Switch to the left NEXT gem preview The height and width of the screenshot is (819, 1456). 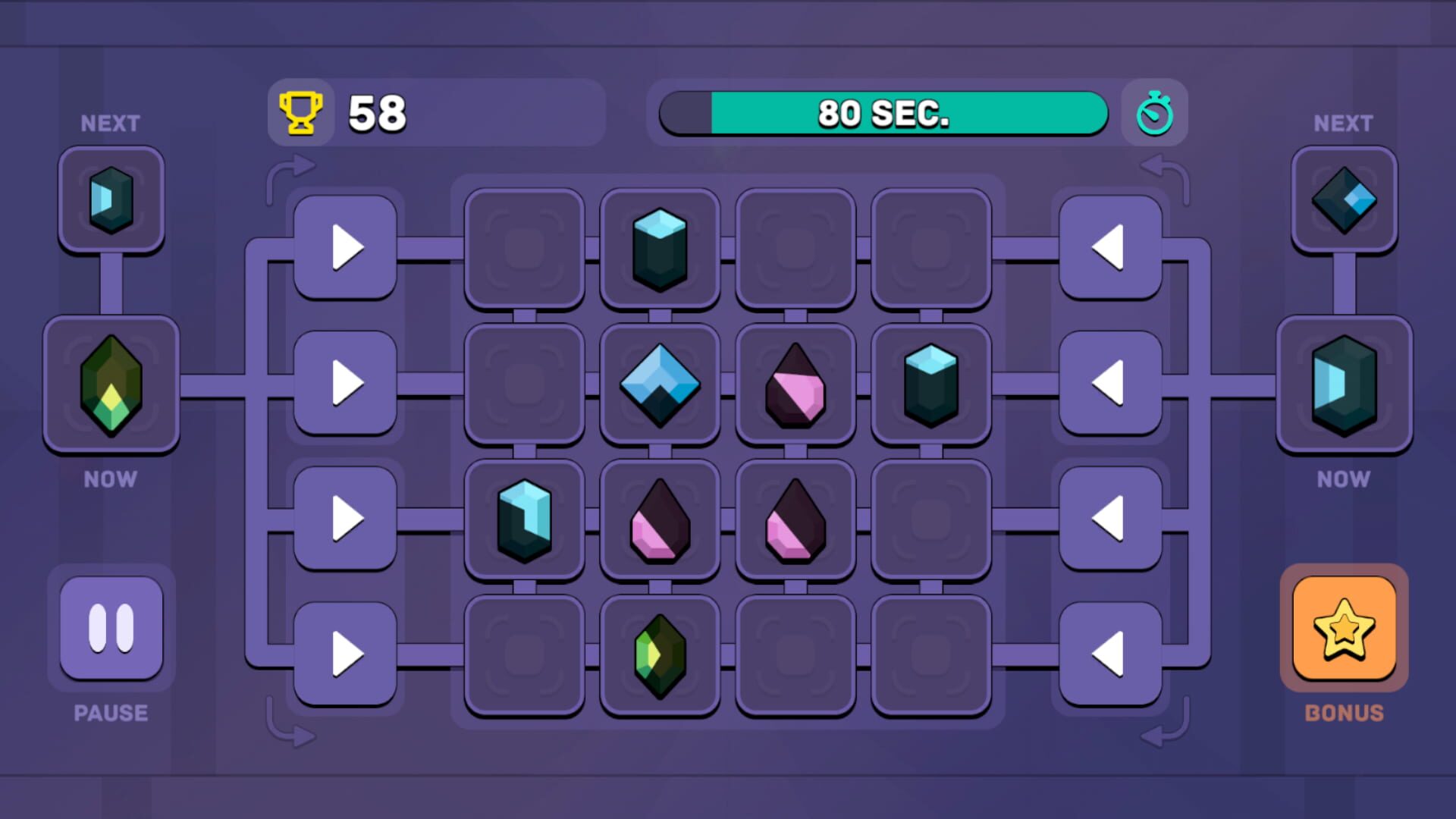[111, 201]
